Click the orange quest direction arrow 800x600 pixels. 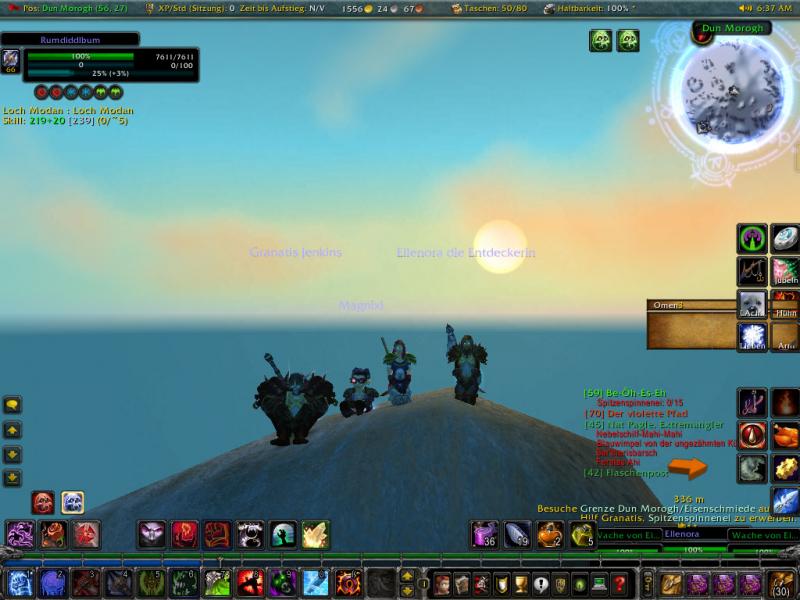point(688,467)
